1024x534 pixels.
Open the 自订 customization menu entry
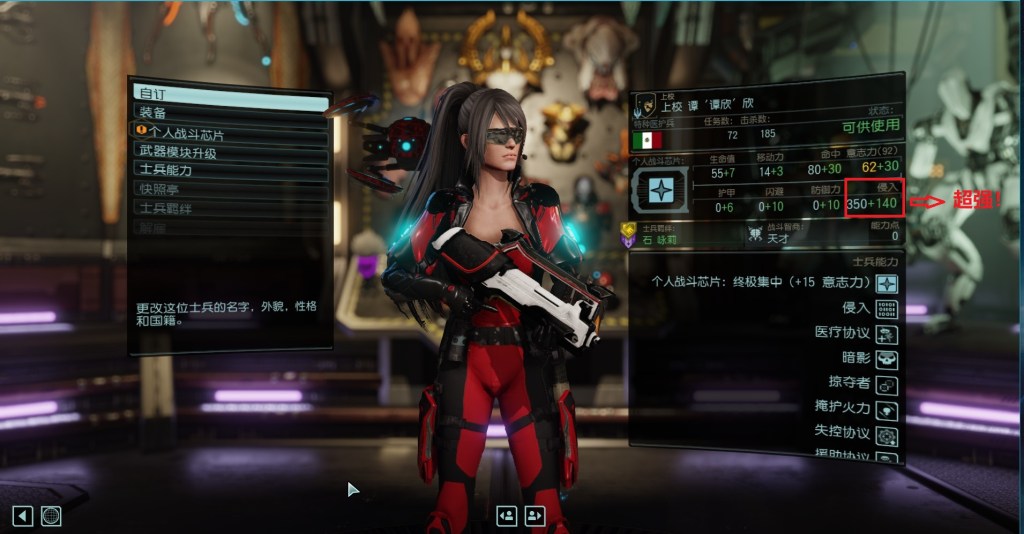tap(230, 93)
